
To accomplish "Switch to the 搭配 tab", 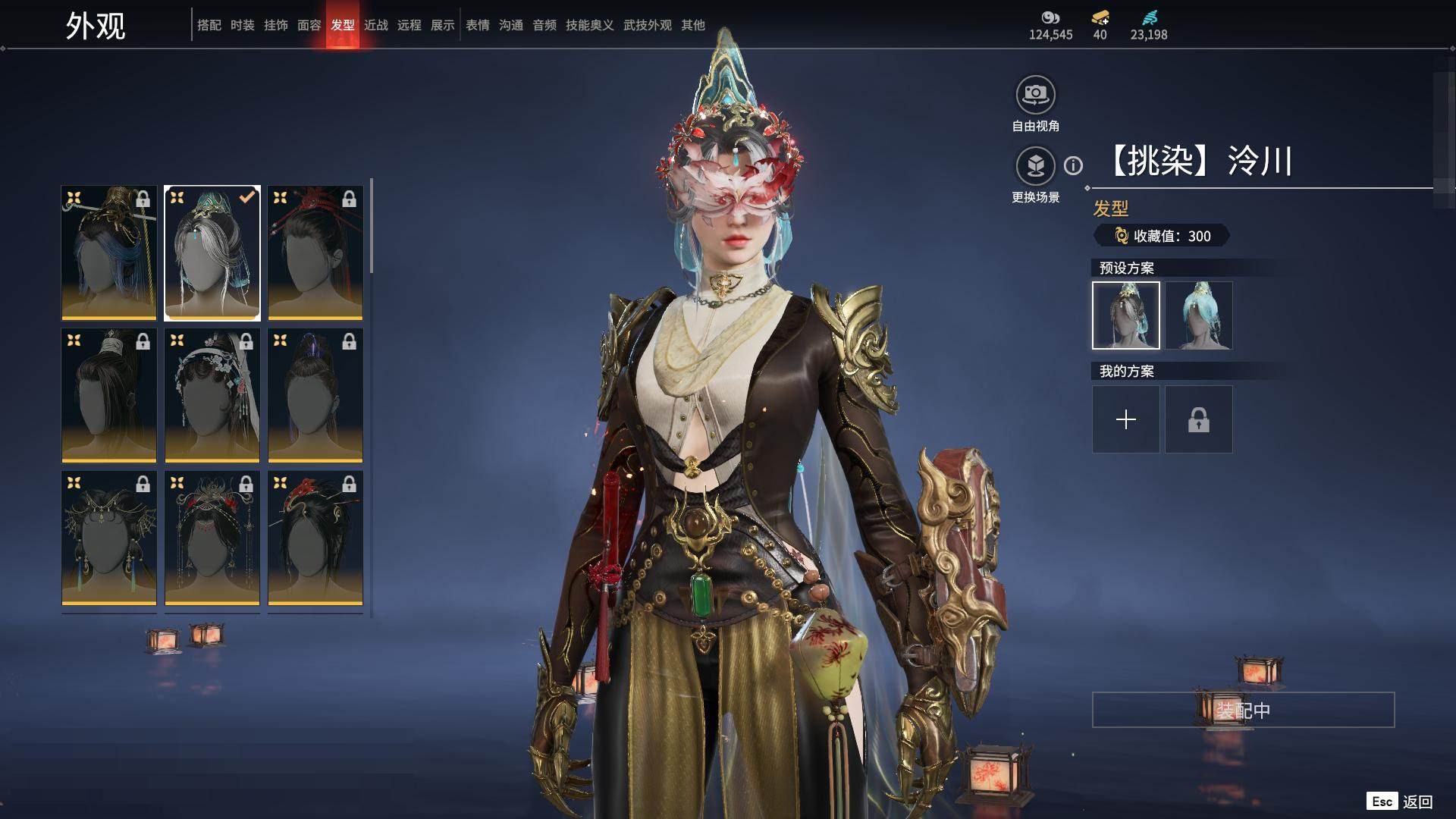I will pyautogui.click(x=209, y=25).
